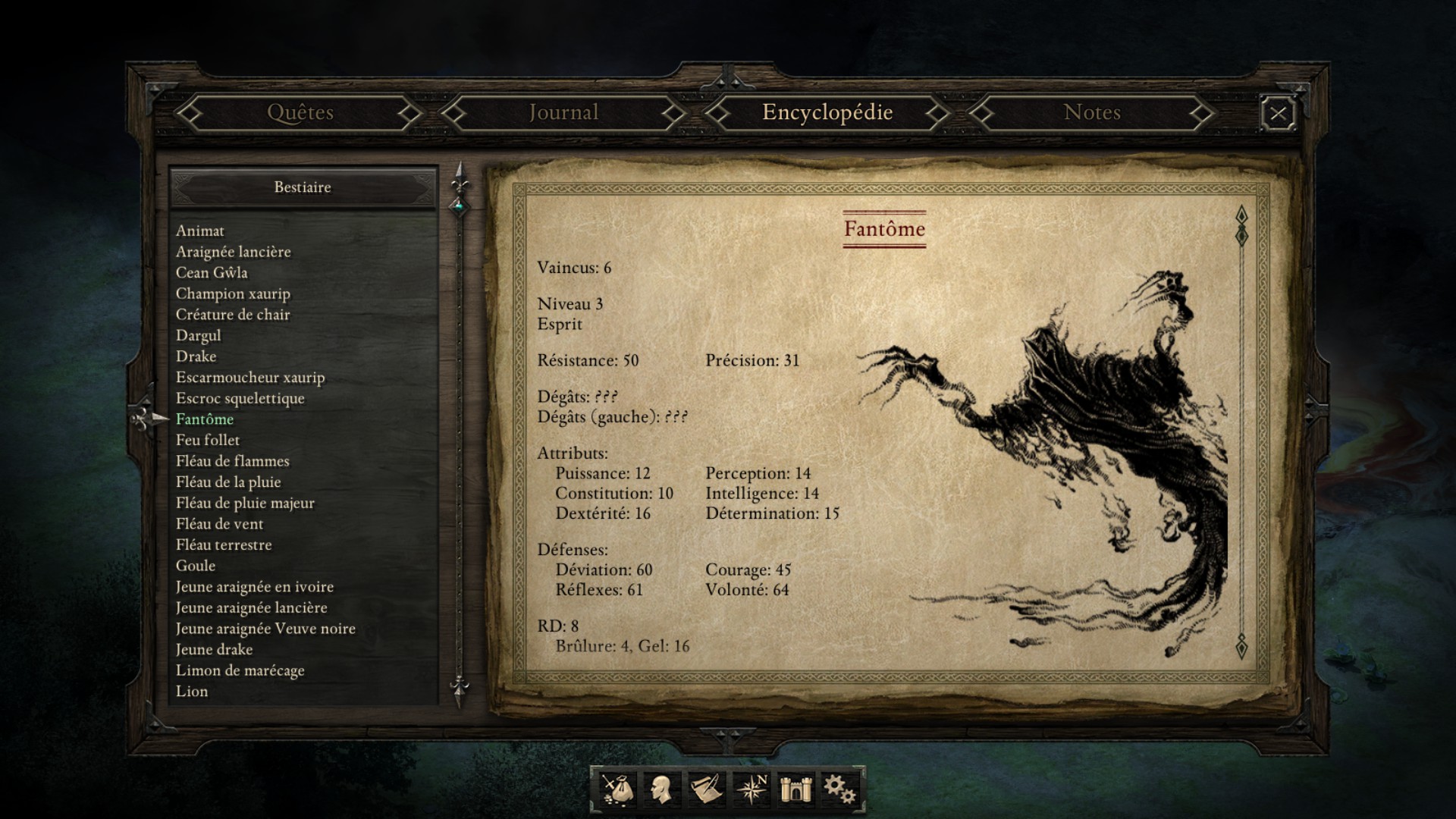
Task: Pick Fléau de vent from the list
Action: click(220, 524)
